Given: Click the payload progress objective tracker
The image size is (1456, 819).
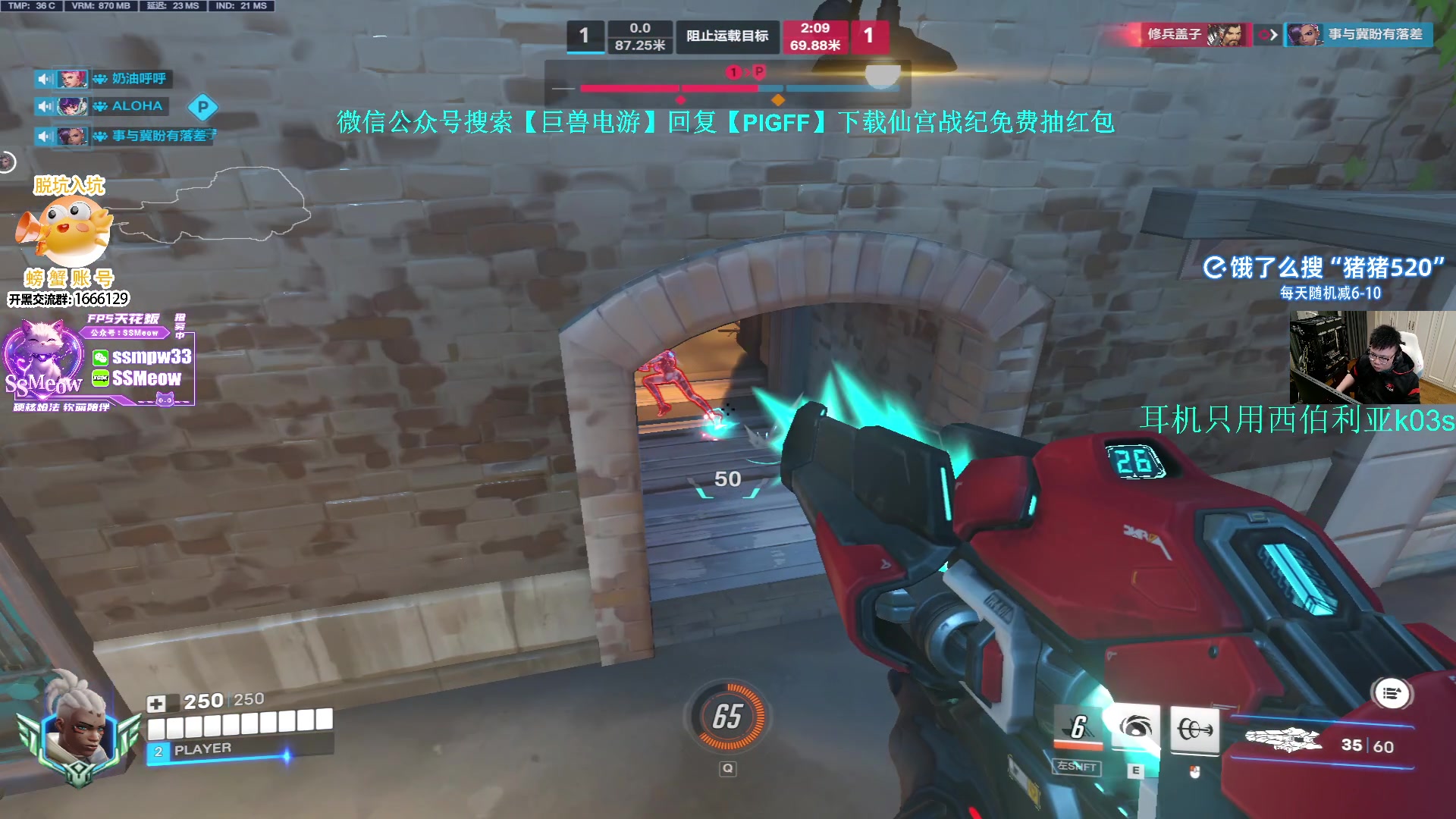Looking at the screenshot, I should click(728, 85).
